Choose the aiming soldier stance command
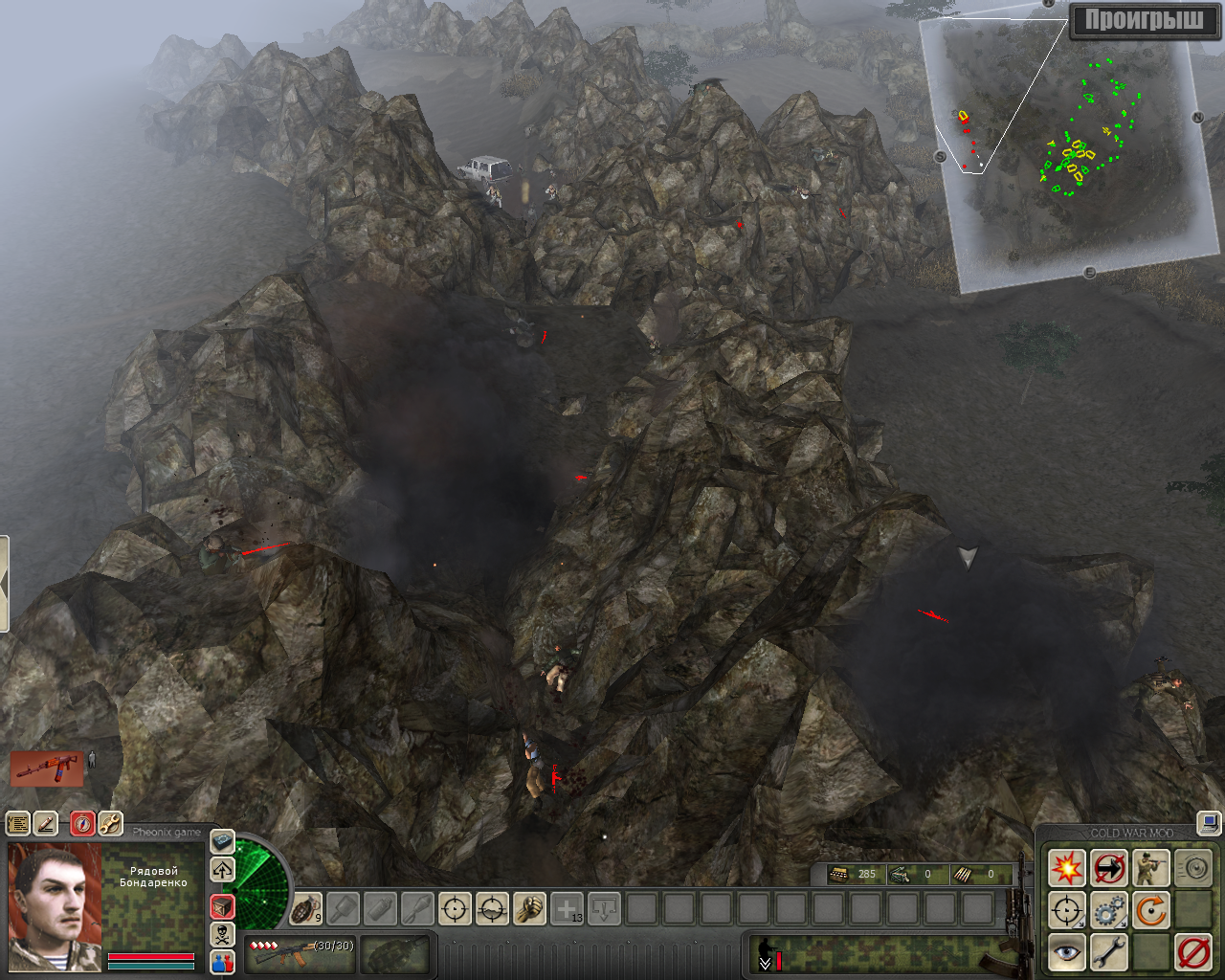Image resolution: width=1225 pixels, height=980 pixels. [1150, 869]
